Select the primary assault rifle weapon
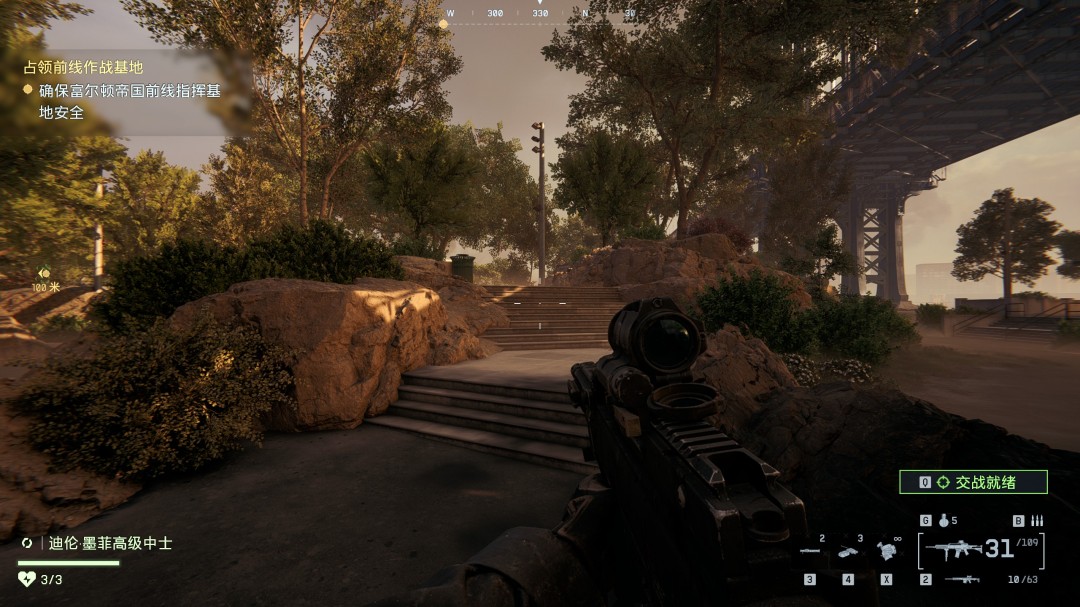Screen dimensions: 1080x607 (x=953, y=549)
